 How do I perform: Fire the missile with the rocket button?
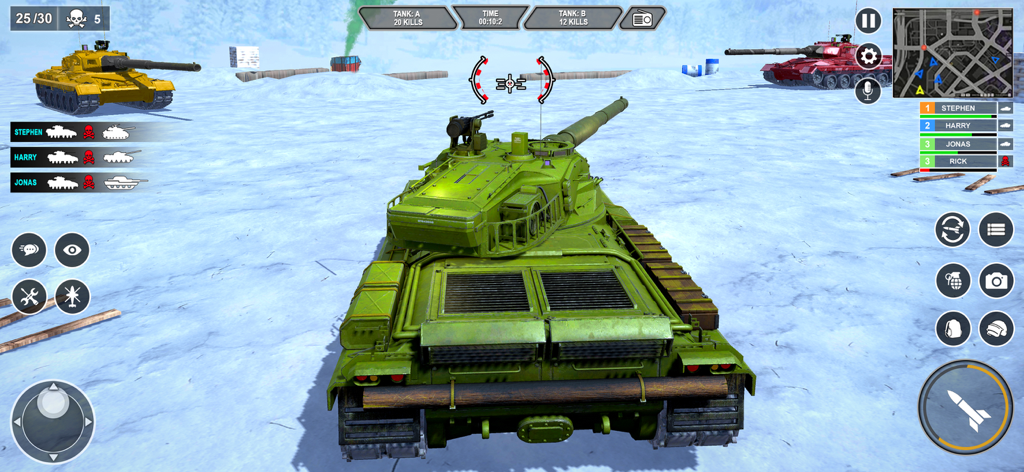pos(965,407)
